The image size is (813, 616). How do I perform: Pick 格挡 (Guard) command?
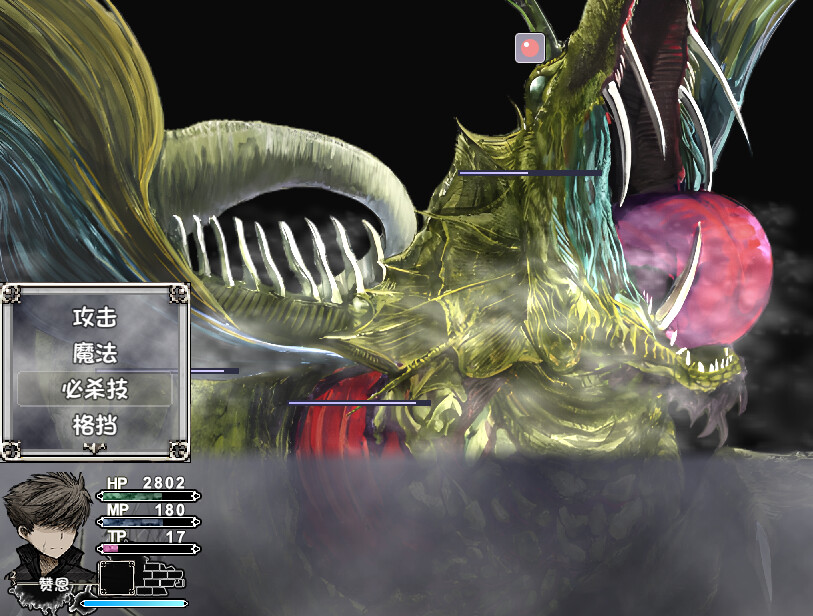click(x=95, y=425)
